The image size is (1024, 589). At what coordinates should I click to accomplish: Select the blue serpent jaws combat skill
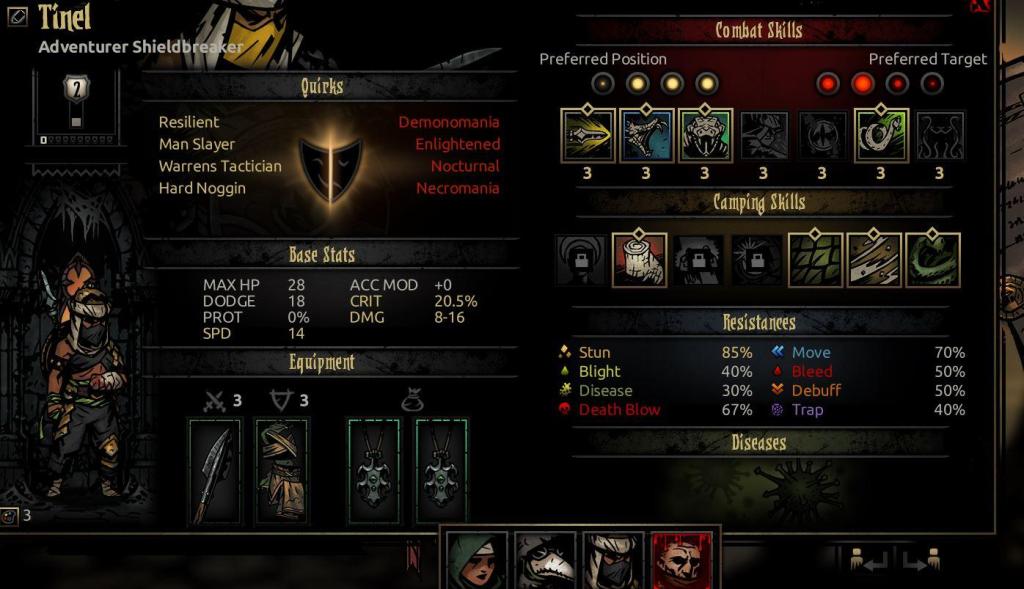coord(646,135)
